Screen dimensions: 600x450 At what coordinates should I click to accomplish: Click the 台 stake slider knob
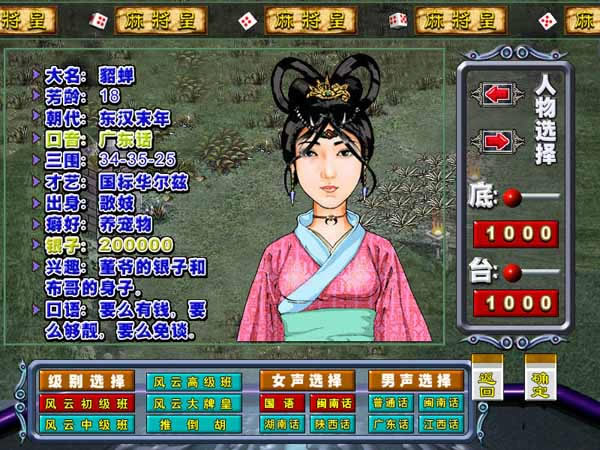pyautogui.click(x=510, y=270)
